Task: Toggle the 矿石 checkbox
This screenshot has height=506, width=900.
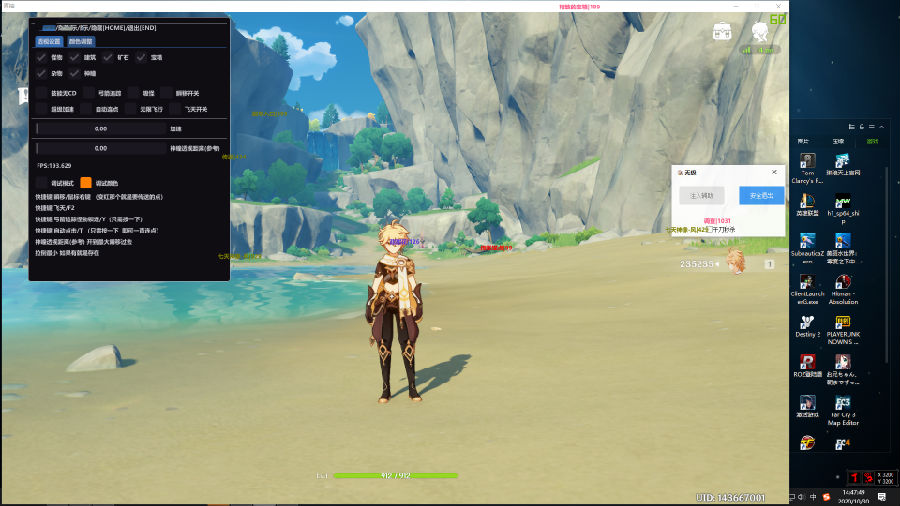Action: (107, 58)
